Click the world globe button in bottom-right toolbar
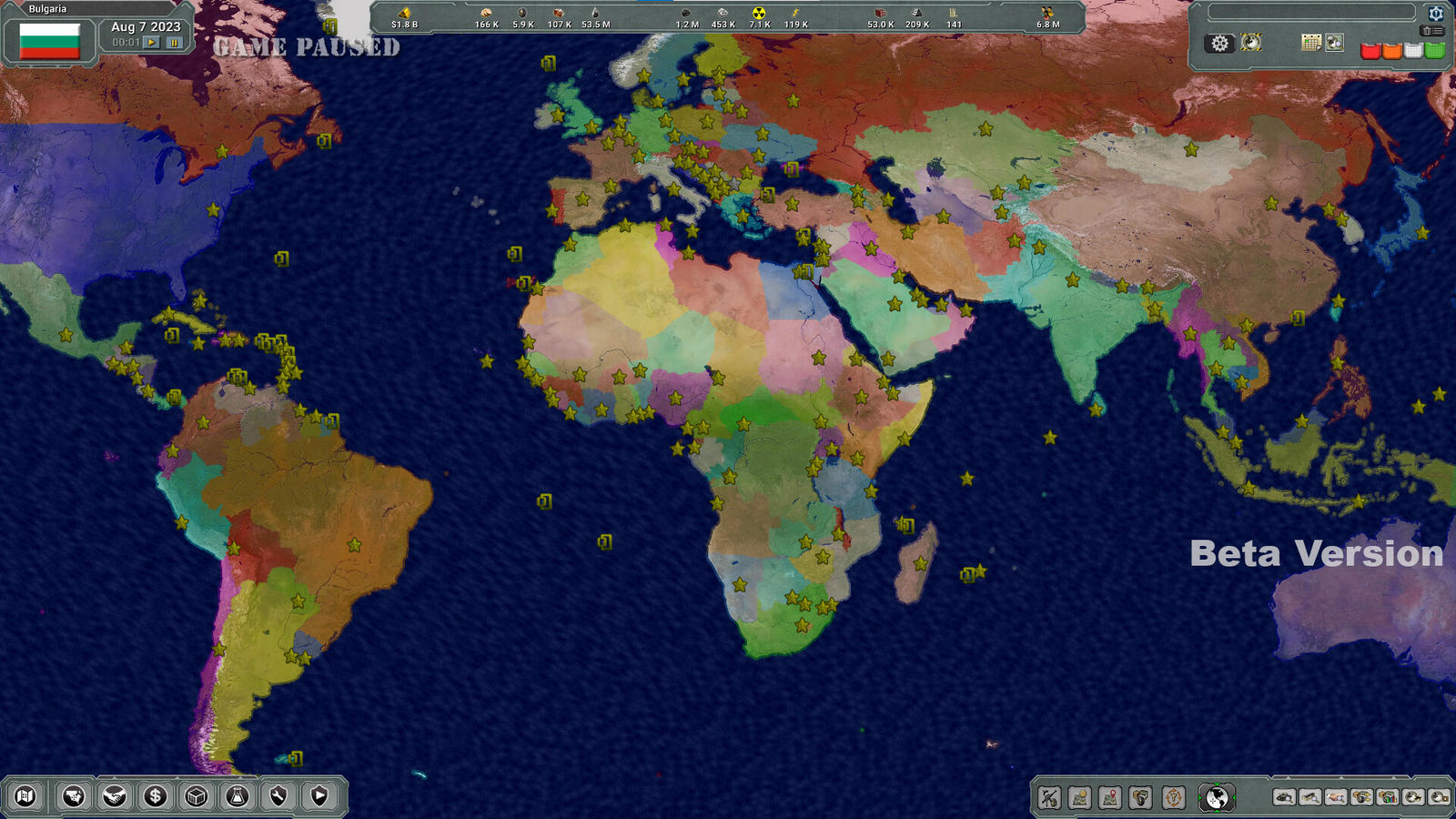 click(1216, 798)
